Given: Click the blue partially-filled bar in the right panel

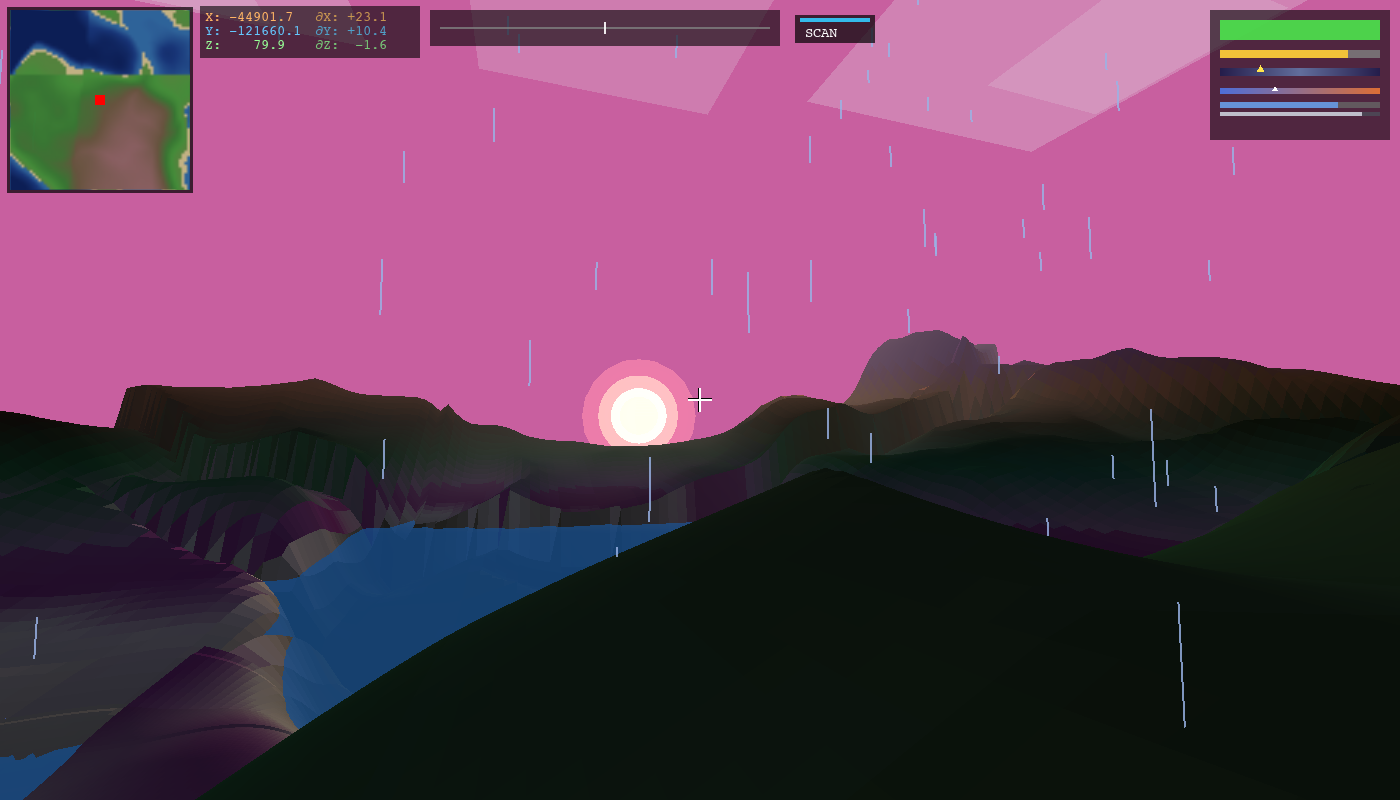Looking at the screenshot, I should pos(1278,105).
